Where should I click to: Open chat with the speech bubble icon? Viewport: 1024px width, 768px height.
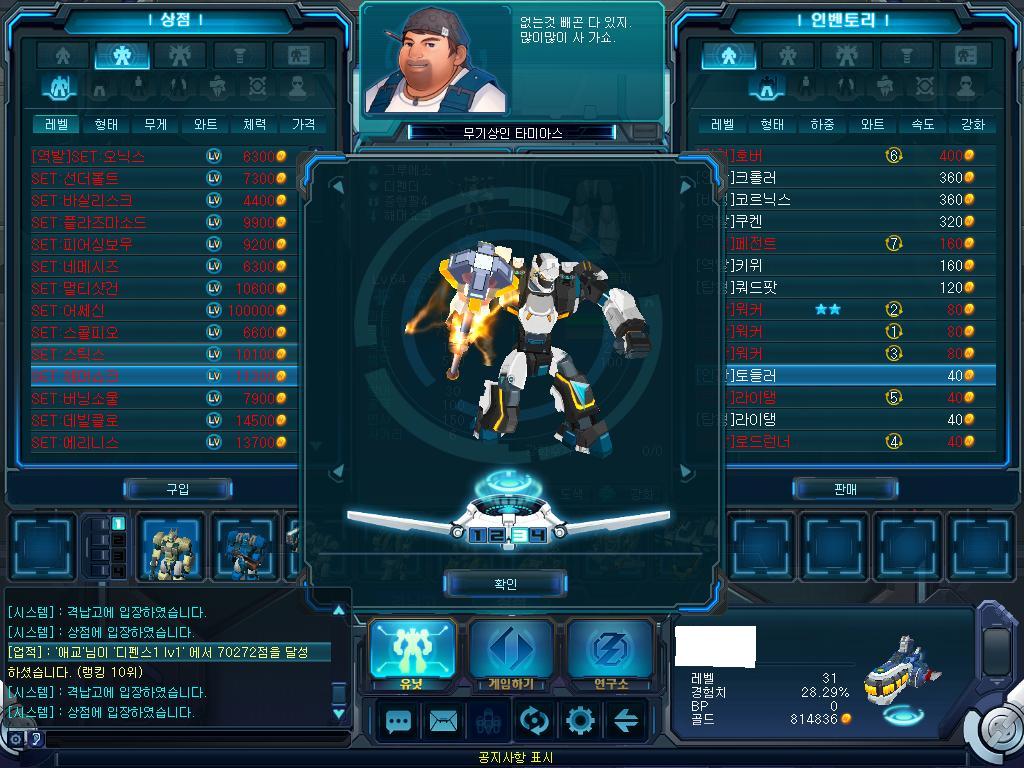[399, 720]
